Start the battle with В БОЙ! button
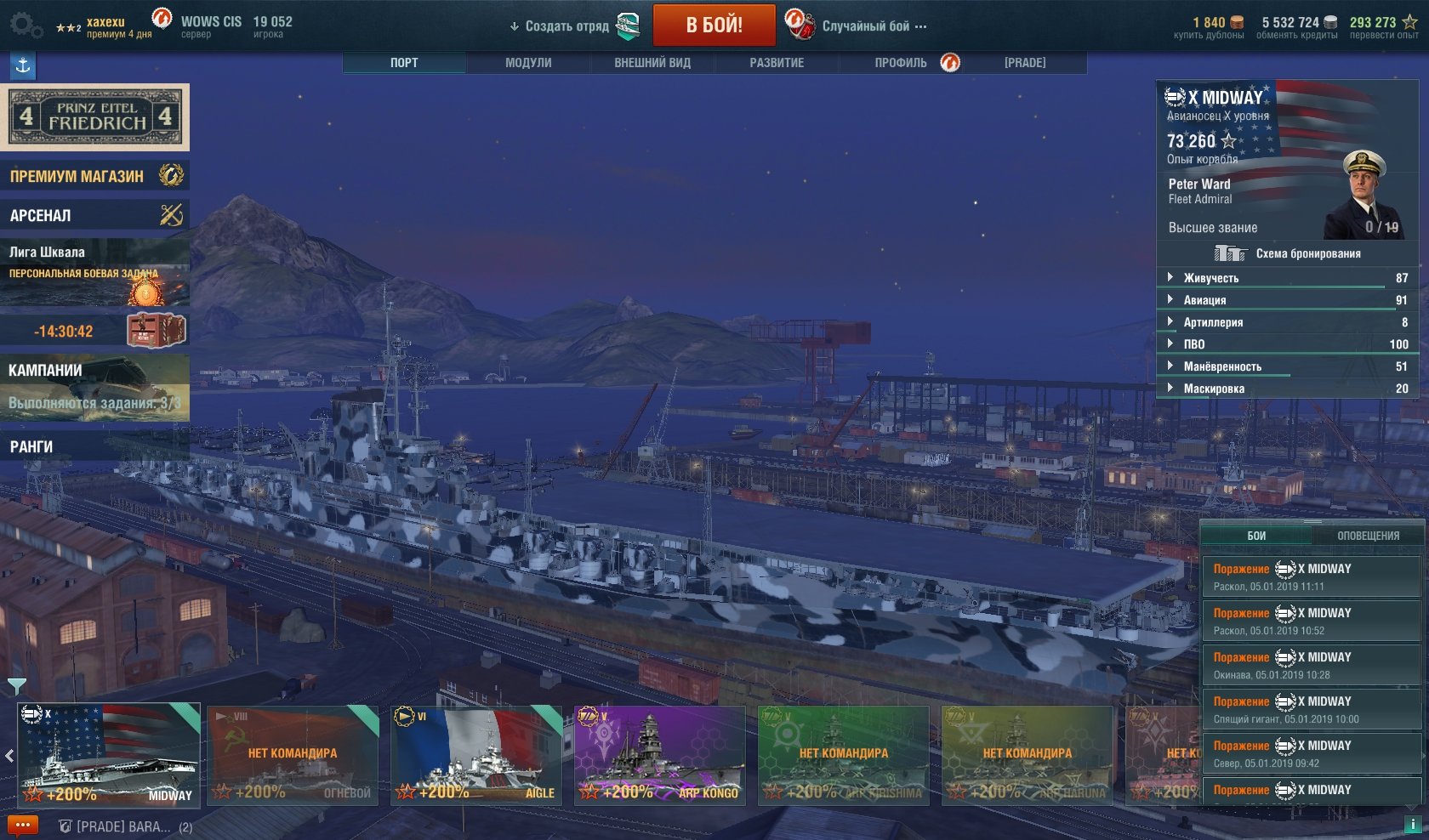Viewport: 1429px width, 840px height. [x=714, y=26]
